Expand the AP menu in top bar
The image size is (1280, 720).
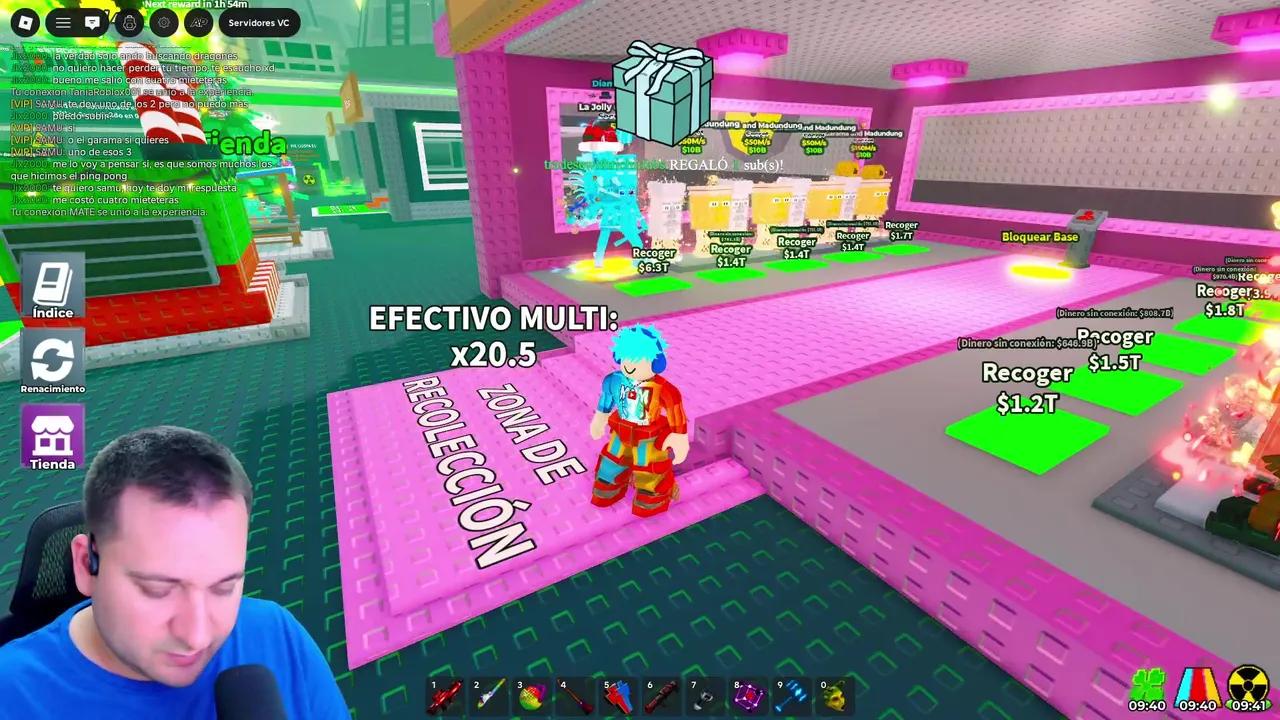197,22
